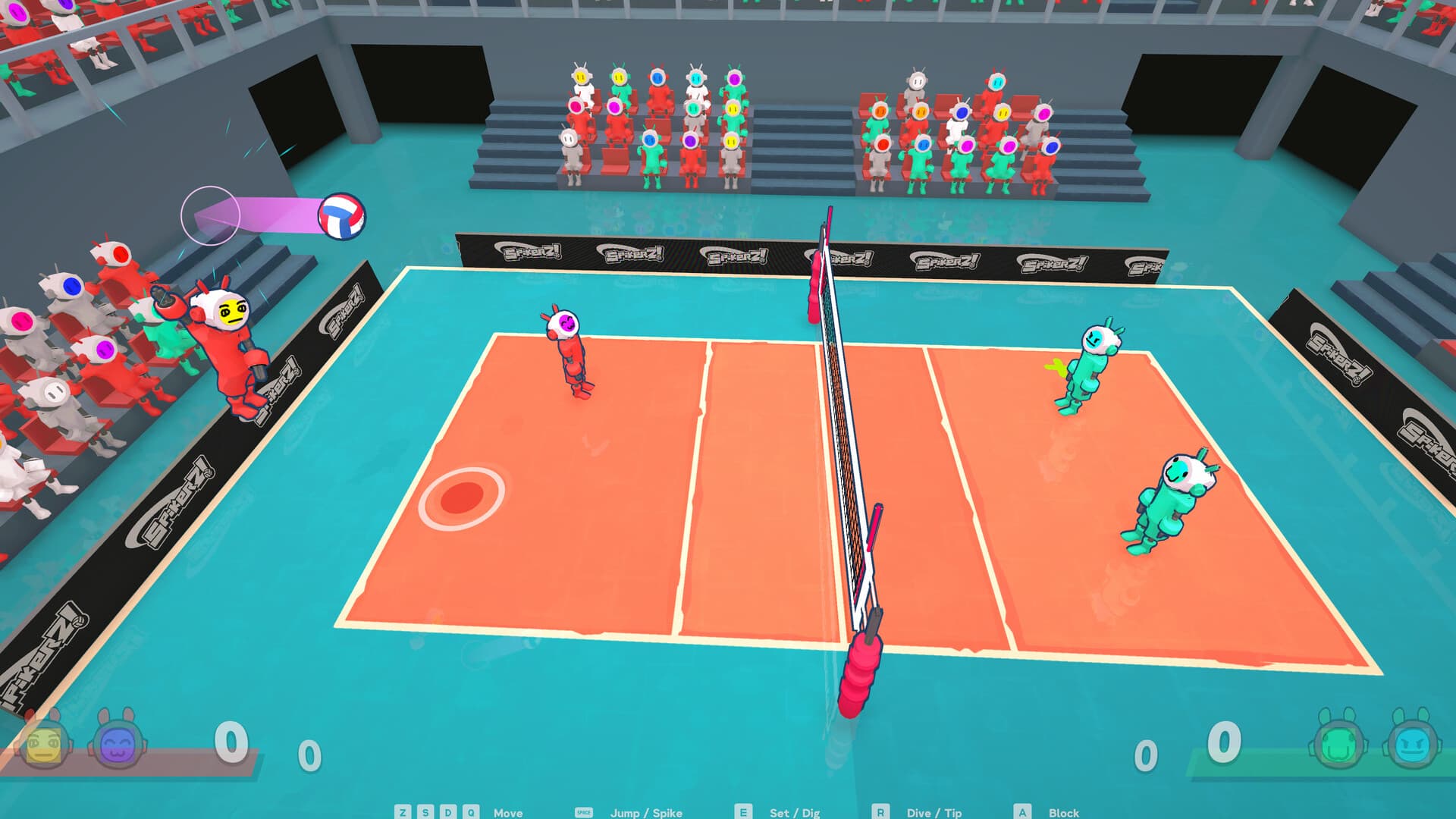Click the R Dive/Tip key badge
Image resolution: width=1456 pixels, height=819 pixels.
click(881, 812)
